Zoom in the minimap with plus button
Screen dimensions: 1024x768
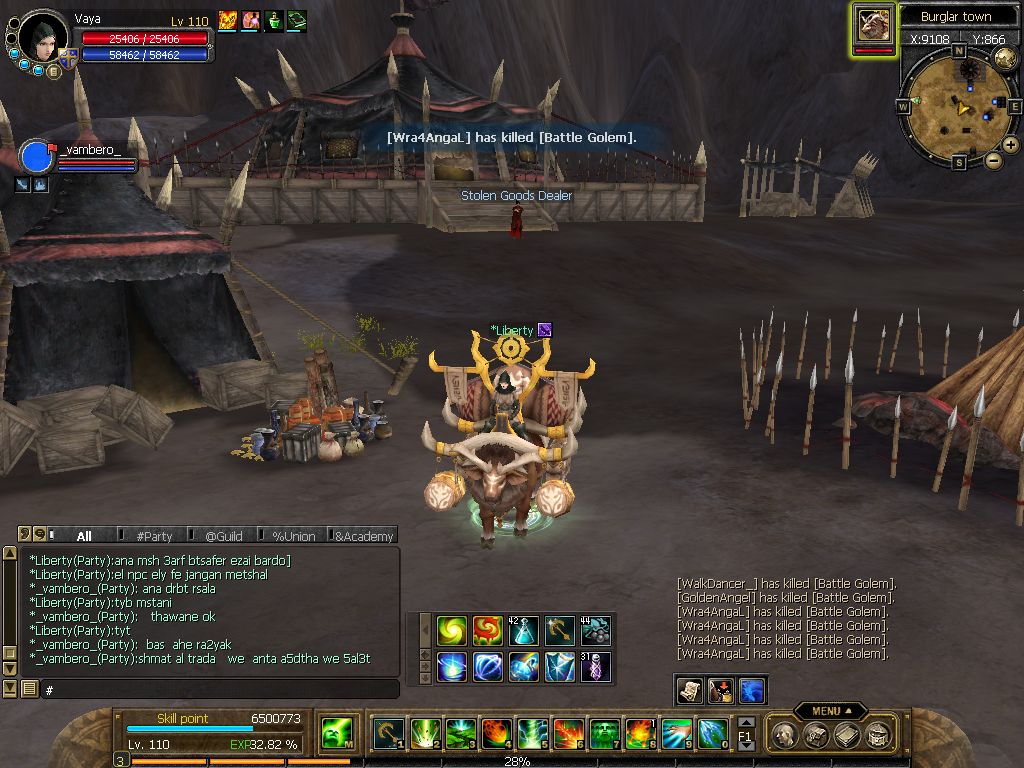(1011, 145)
